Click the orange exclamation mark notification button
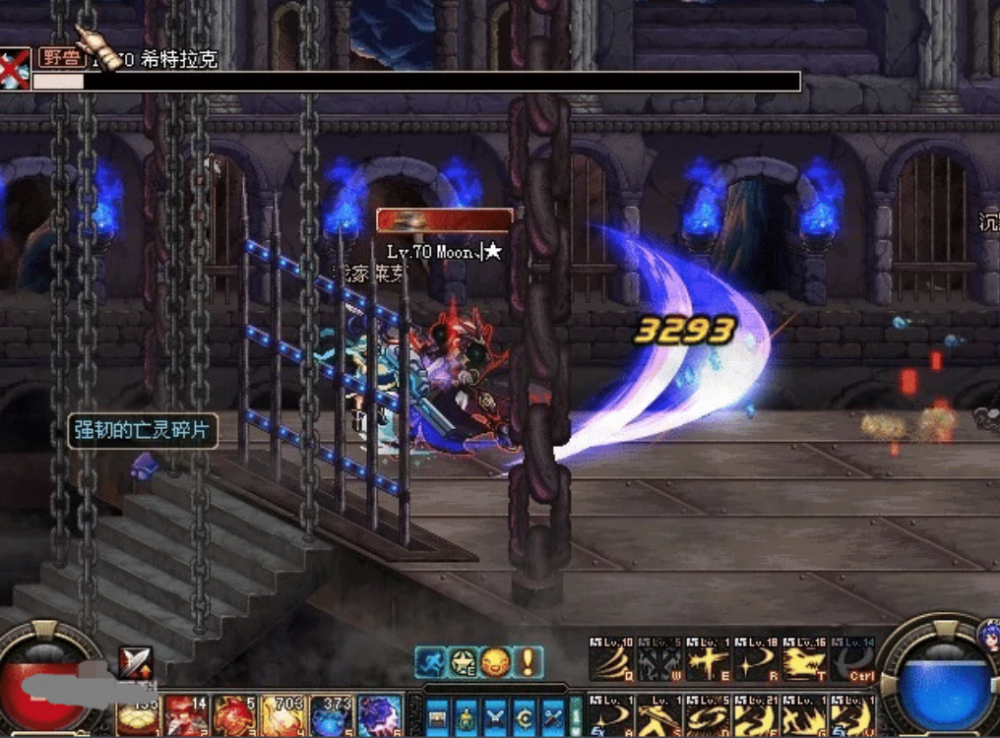Viewport: 1000px width, 738px height. point(527,661)
